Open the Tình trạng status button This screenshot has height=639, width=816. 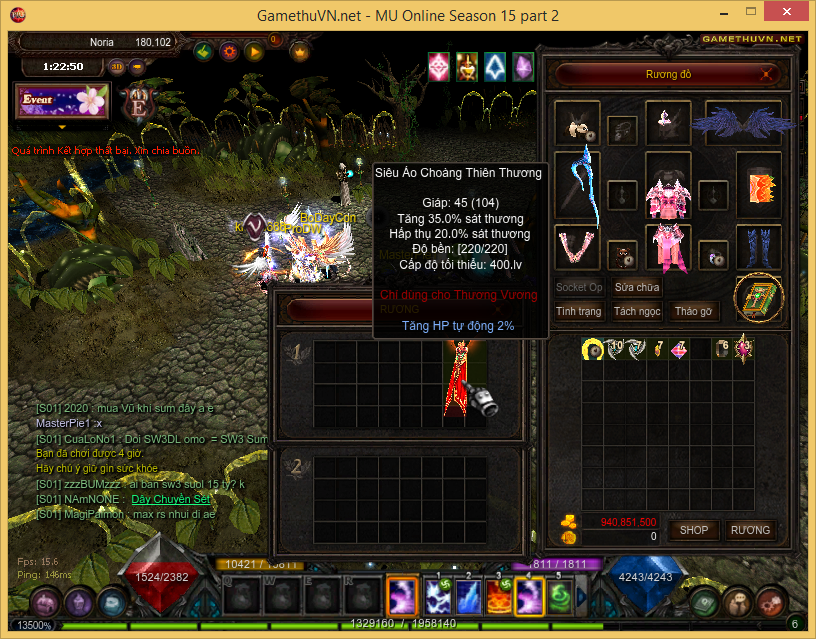(x=579, y=311)
